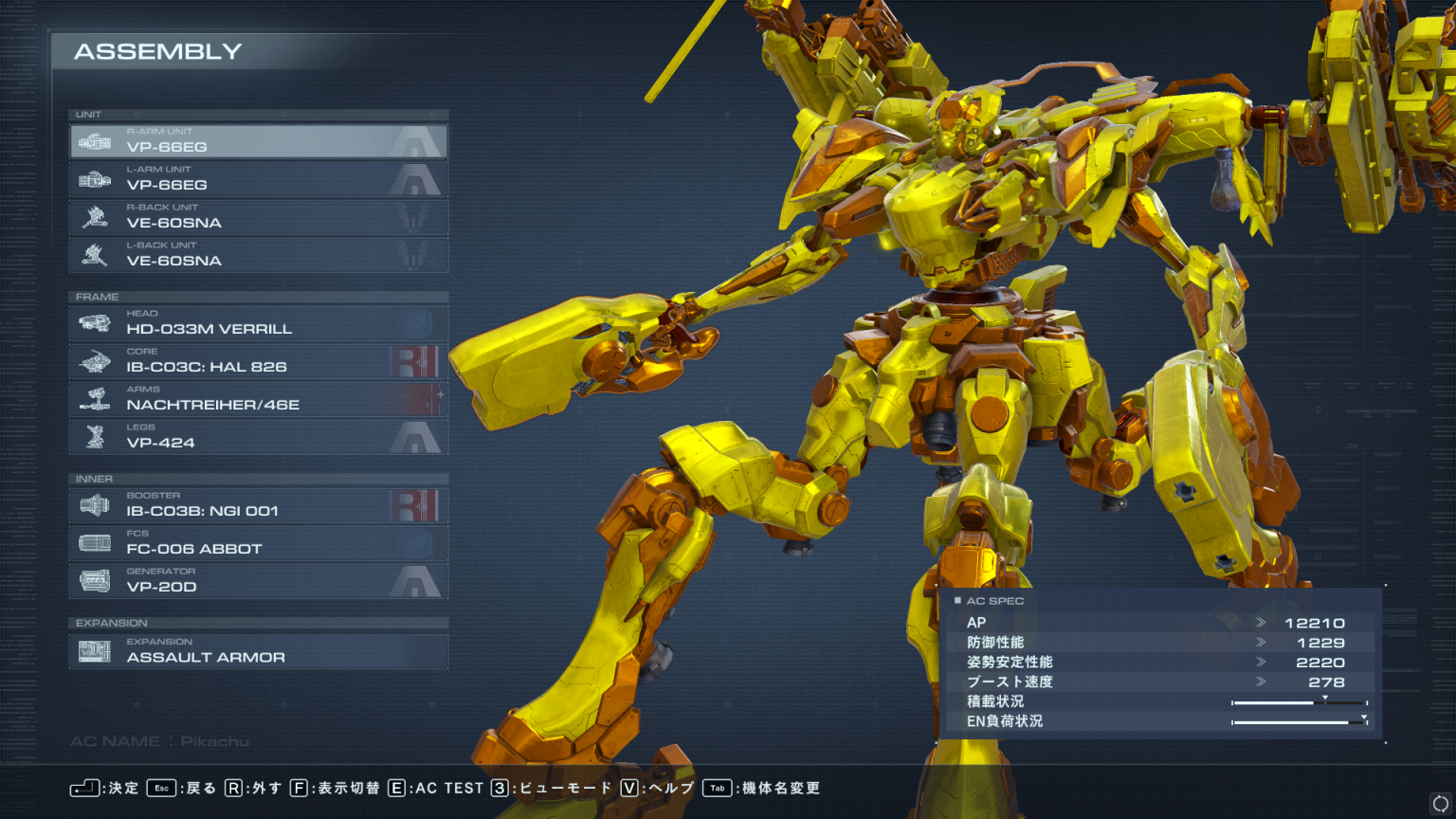The width and height of the screenshot is (1456, 819).
Task: Select the IB-C03B NGI 001 booster icon
Action: 94,505
